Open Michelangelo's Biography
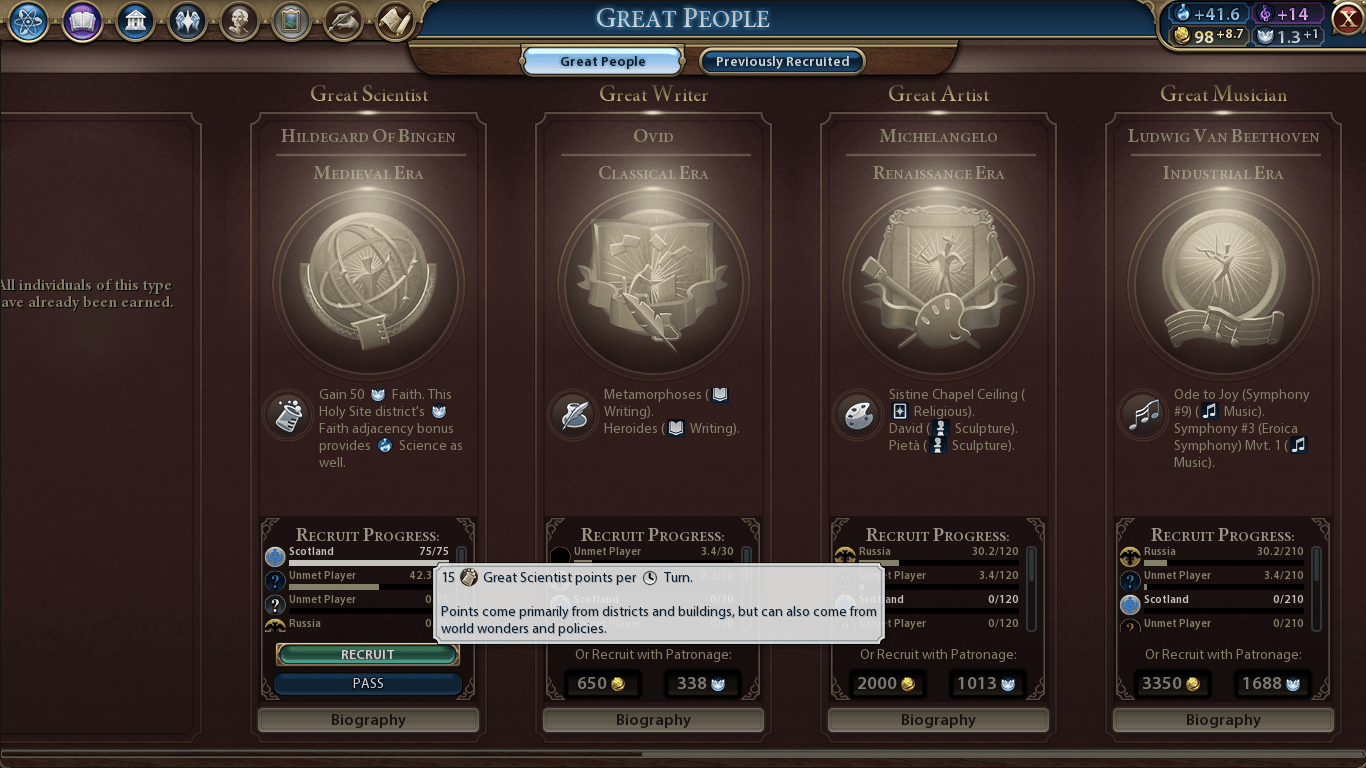Screen dimensions: 1366x768 [x=937, y=719]
